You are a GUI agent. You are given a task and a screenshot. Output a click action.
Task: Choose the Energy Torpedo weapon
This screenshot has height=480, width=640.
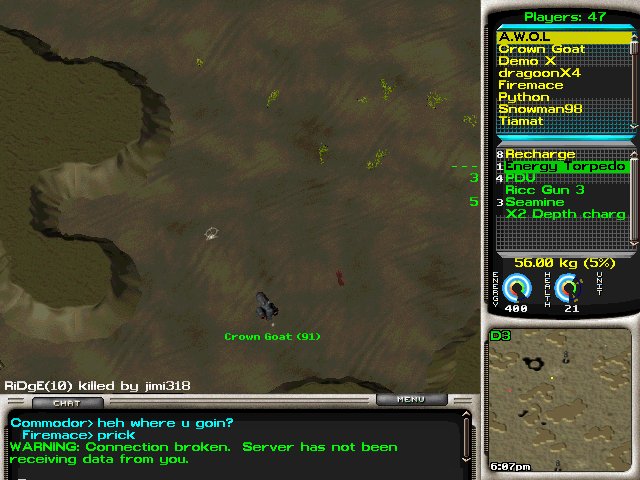[565, 166]
